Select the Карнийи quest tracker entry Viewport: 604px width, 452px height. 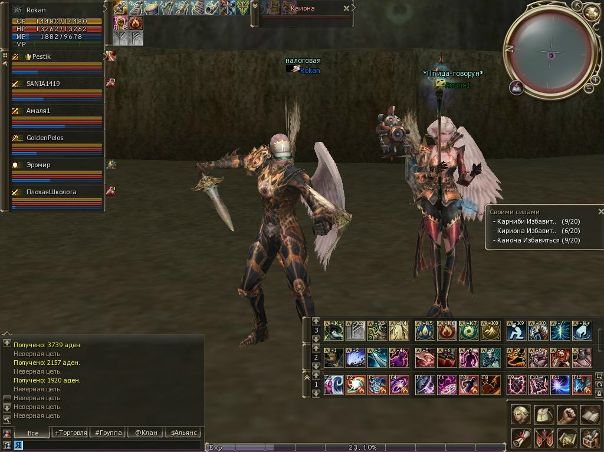coord(537,222)
